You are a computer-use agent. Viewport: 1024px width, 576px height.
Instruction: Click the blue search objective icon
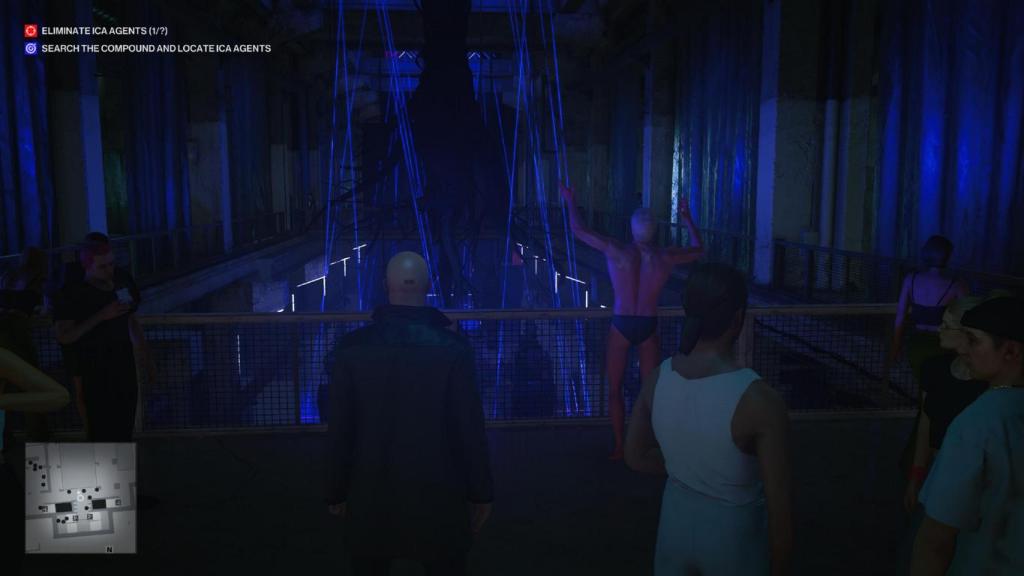31,48
